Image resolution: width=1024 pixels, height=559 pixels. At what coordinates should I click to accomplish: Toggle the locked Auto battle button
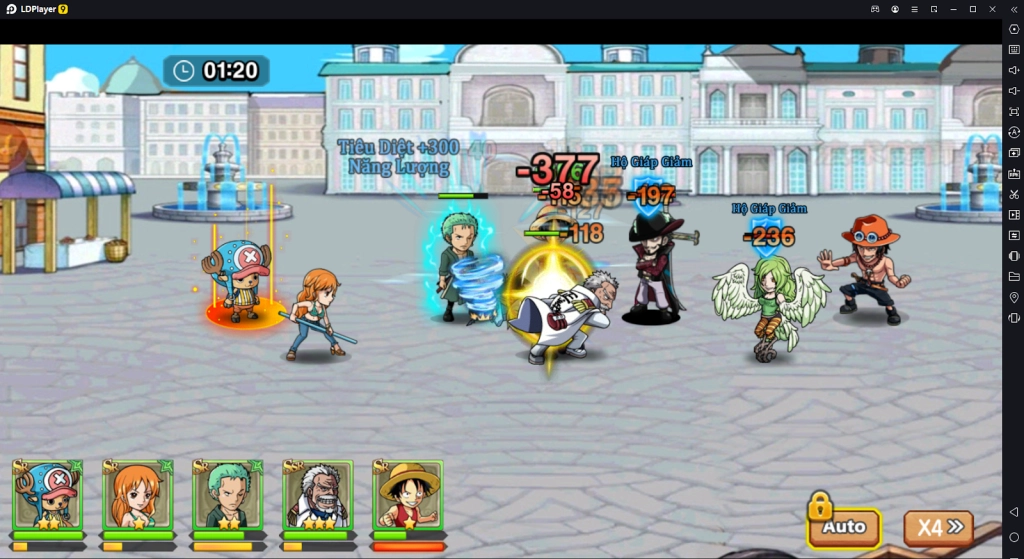point(844,526)
